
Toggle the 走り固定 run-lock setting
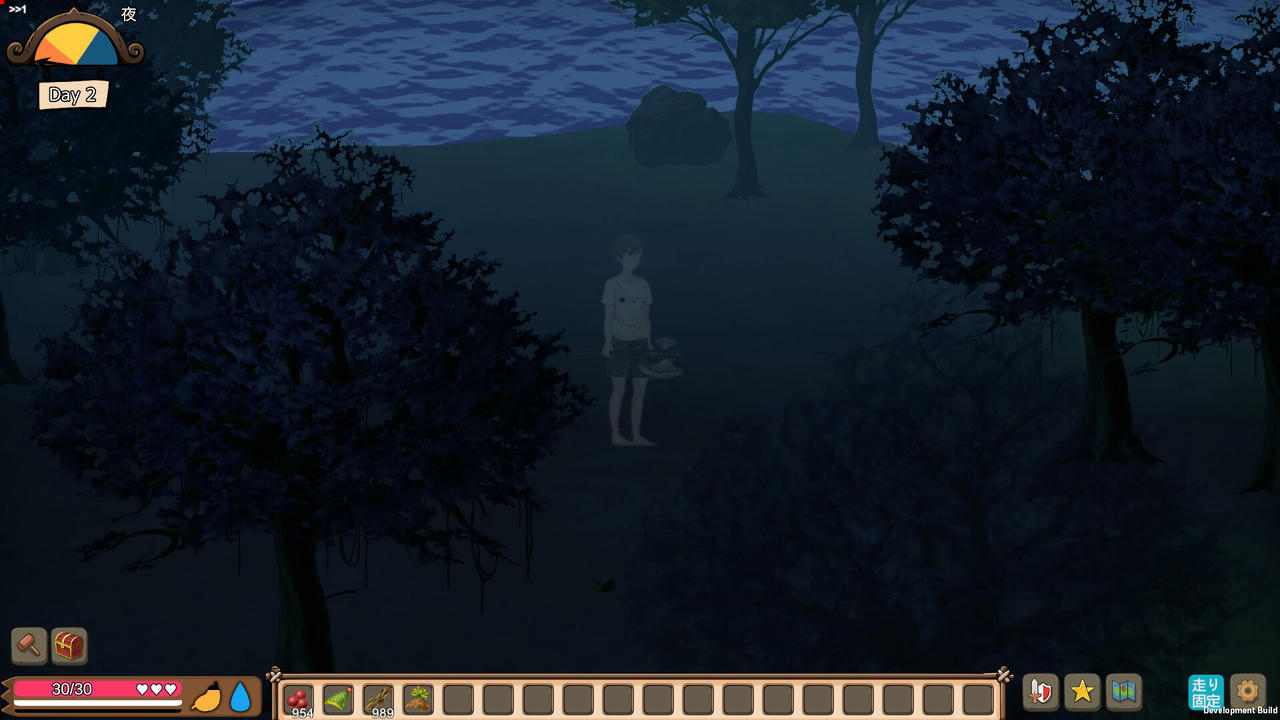click(x=1206, y=691)
